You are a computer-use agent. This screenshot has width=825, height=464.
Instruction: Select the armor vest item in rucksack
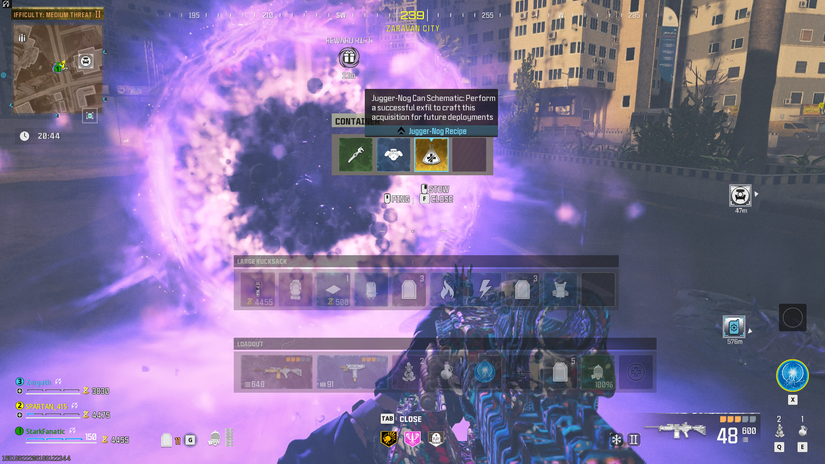(x=560, y=290)
